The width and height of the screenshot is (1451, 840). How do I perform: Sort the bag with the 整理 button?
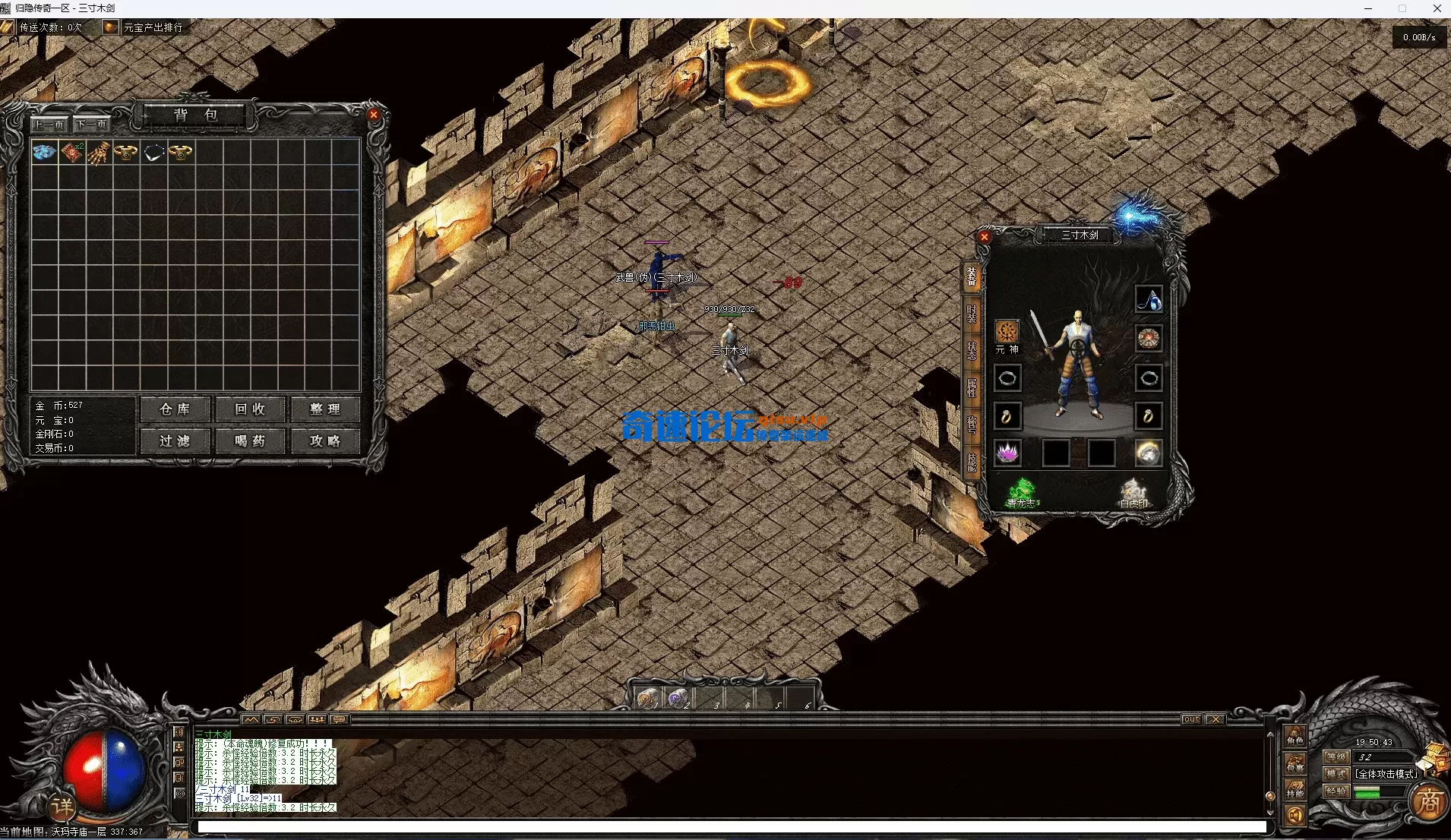point(325,409)
